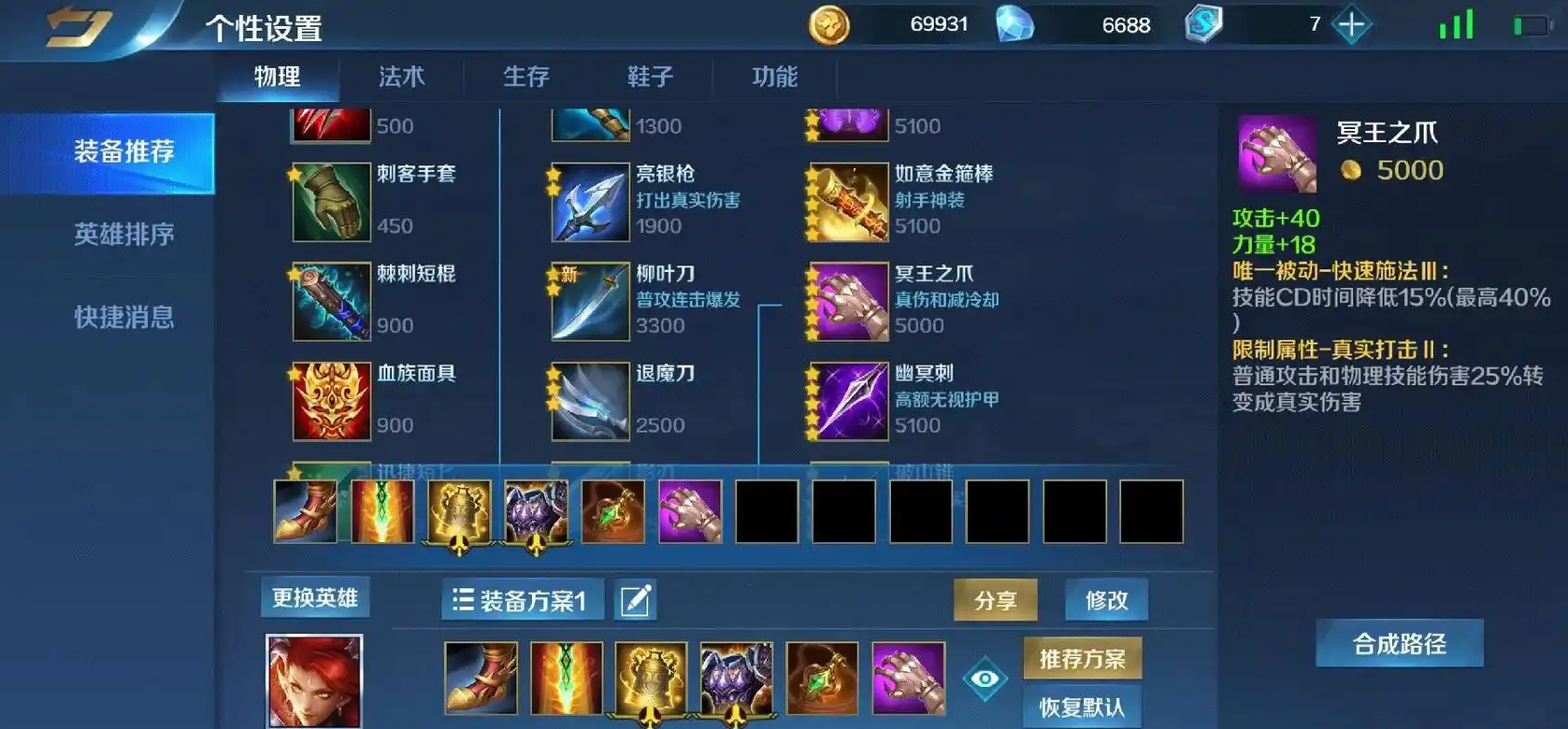The height and width of the screenshot is (729, 1568).
Task: Open the 刺客手套 item icon
Action: (330, 200)
